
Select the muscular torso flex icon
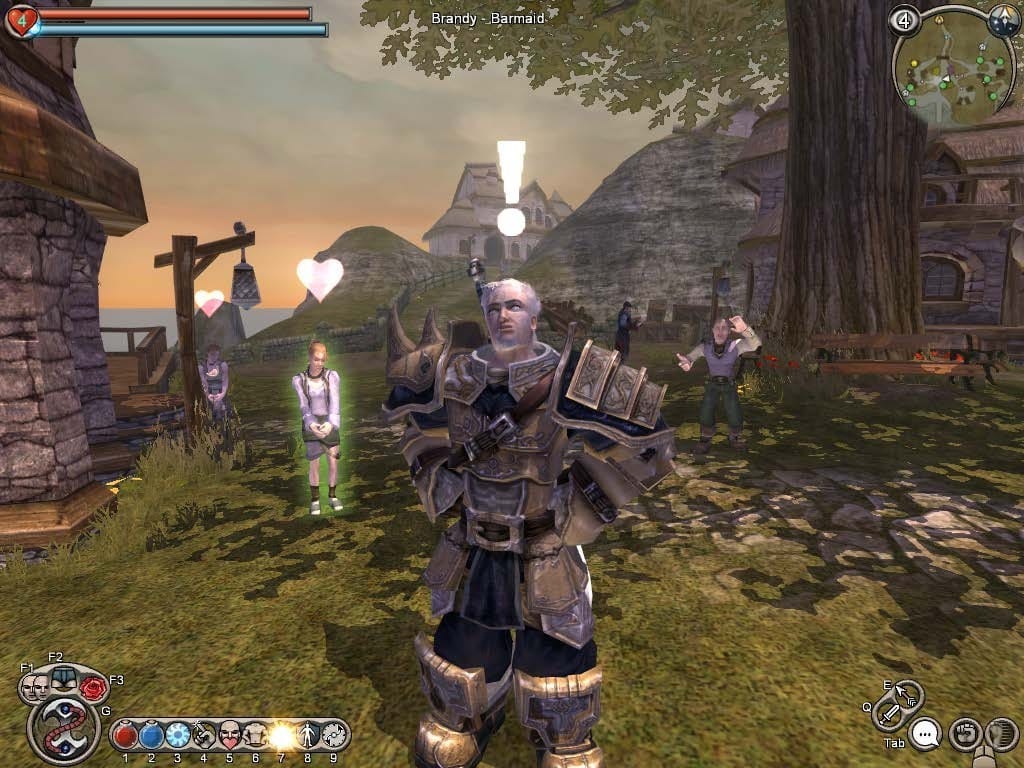256,736
